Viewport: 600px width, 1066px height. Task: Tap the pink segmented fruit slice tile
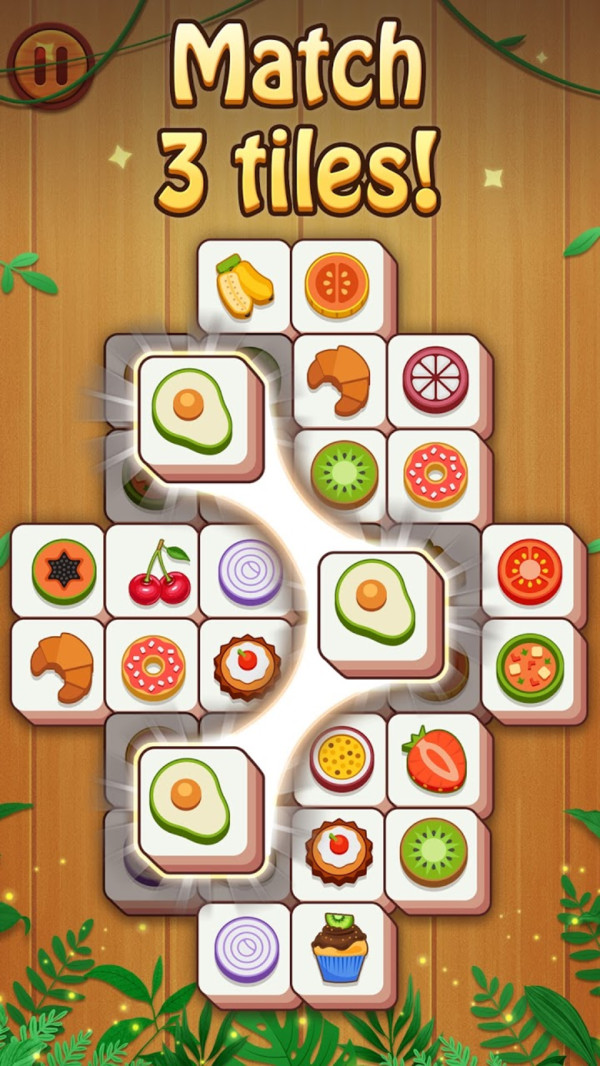coord(435,380)
